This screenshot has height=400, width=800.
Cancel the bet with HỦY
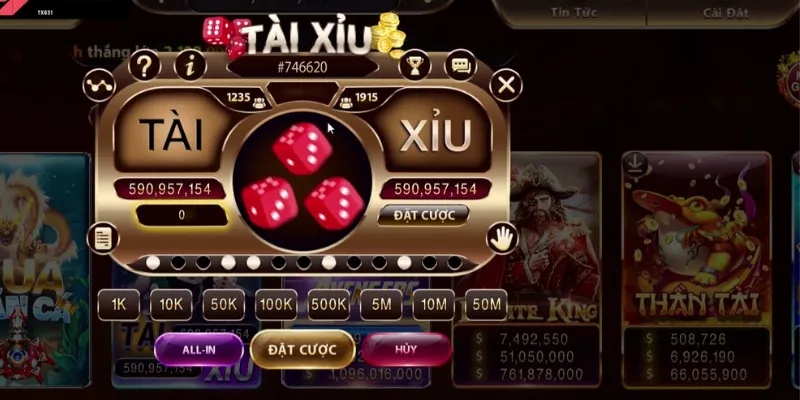pyautogui.click(x=405, y=348)
